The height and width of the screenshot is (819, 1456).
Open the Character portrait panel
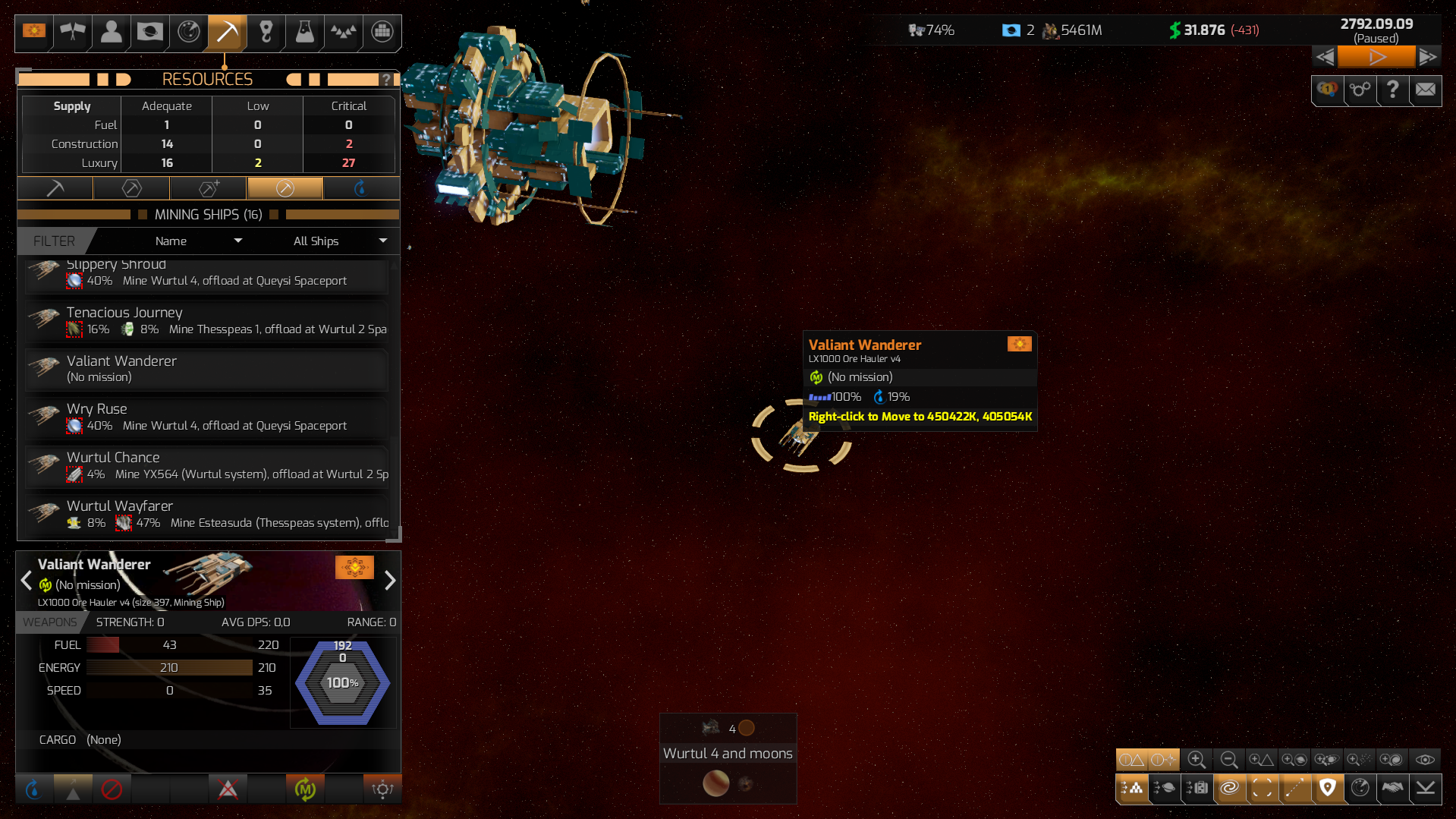click(110, 33)
